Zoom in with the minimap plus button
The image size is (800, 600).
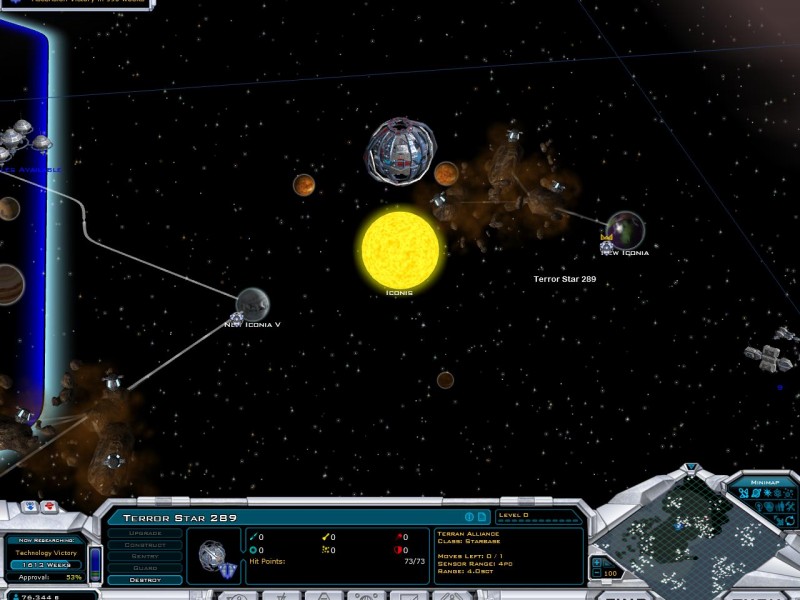[x=598, y=560]
